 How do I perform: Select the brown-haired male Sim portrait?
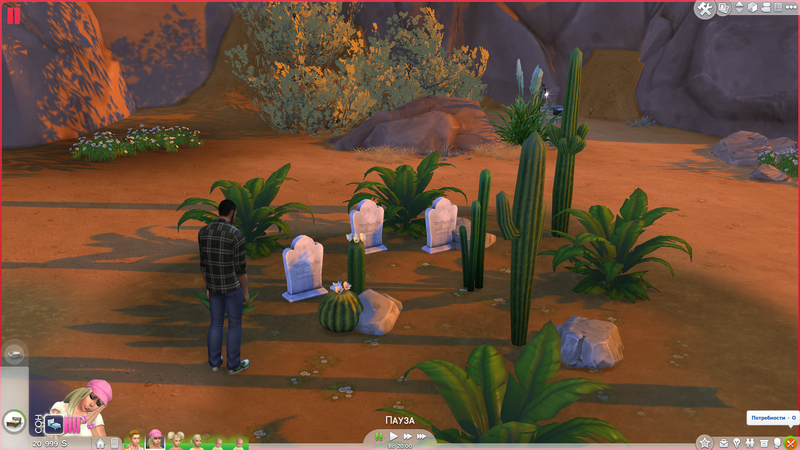pos(133,440)
